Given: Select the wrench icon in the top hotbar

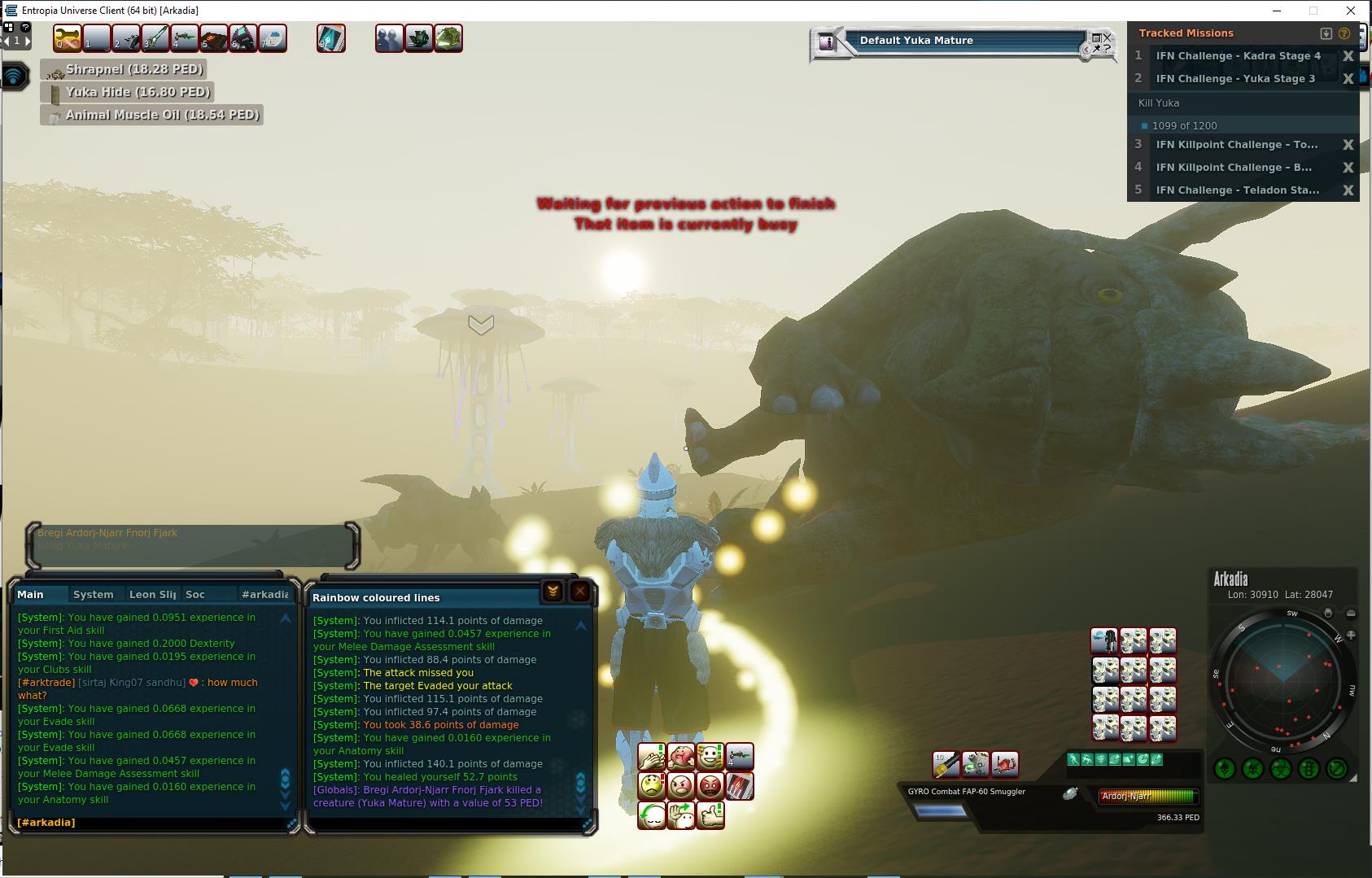Looking at the screenshot, I should [x=68, y=38].
